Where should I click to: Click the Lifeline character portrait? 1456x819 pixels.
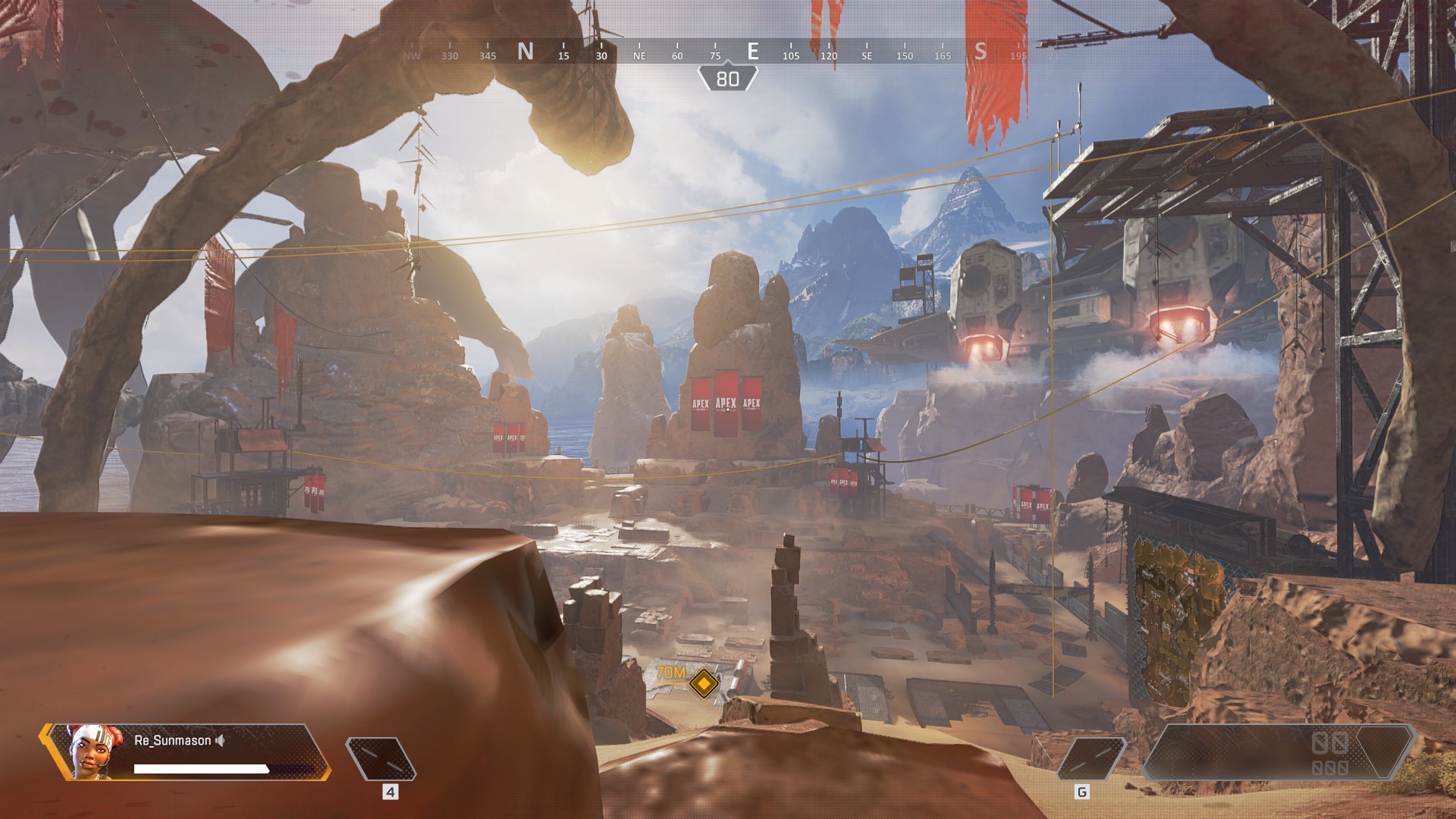[93, 752]
